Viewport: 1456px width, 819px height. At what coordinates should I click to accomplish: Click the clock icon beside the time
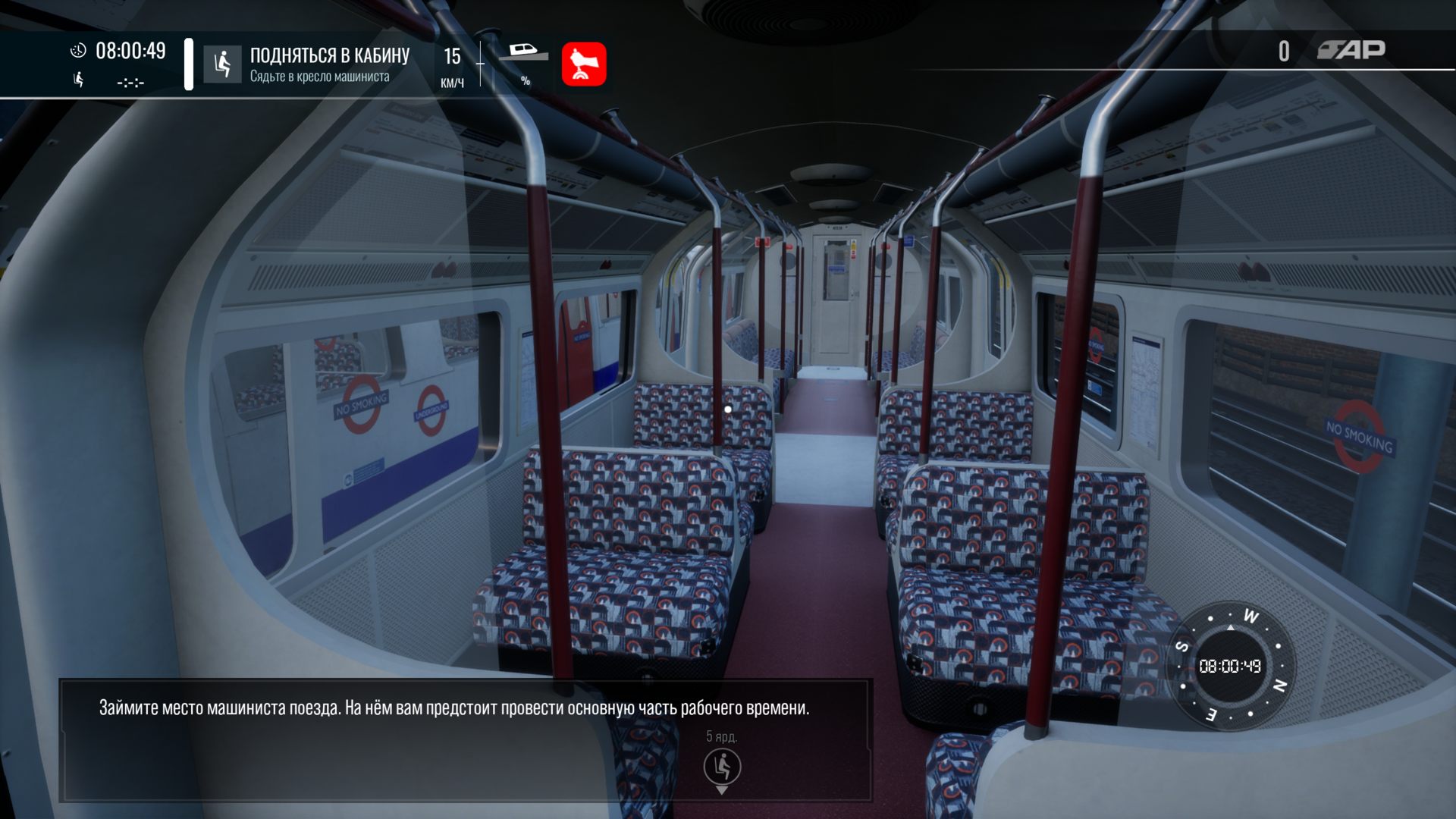(78, 51)
